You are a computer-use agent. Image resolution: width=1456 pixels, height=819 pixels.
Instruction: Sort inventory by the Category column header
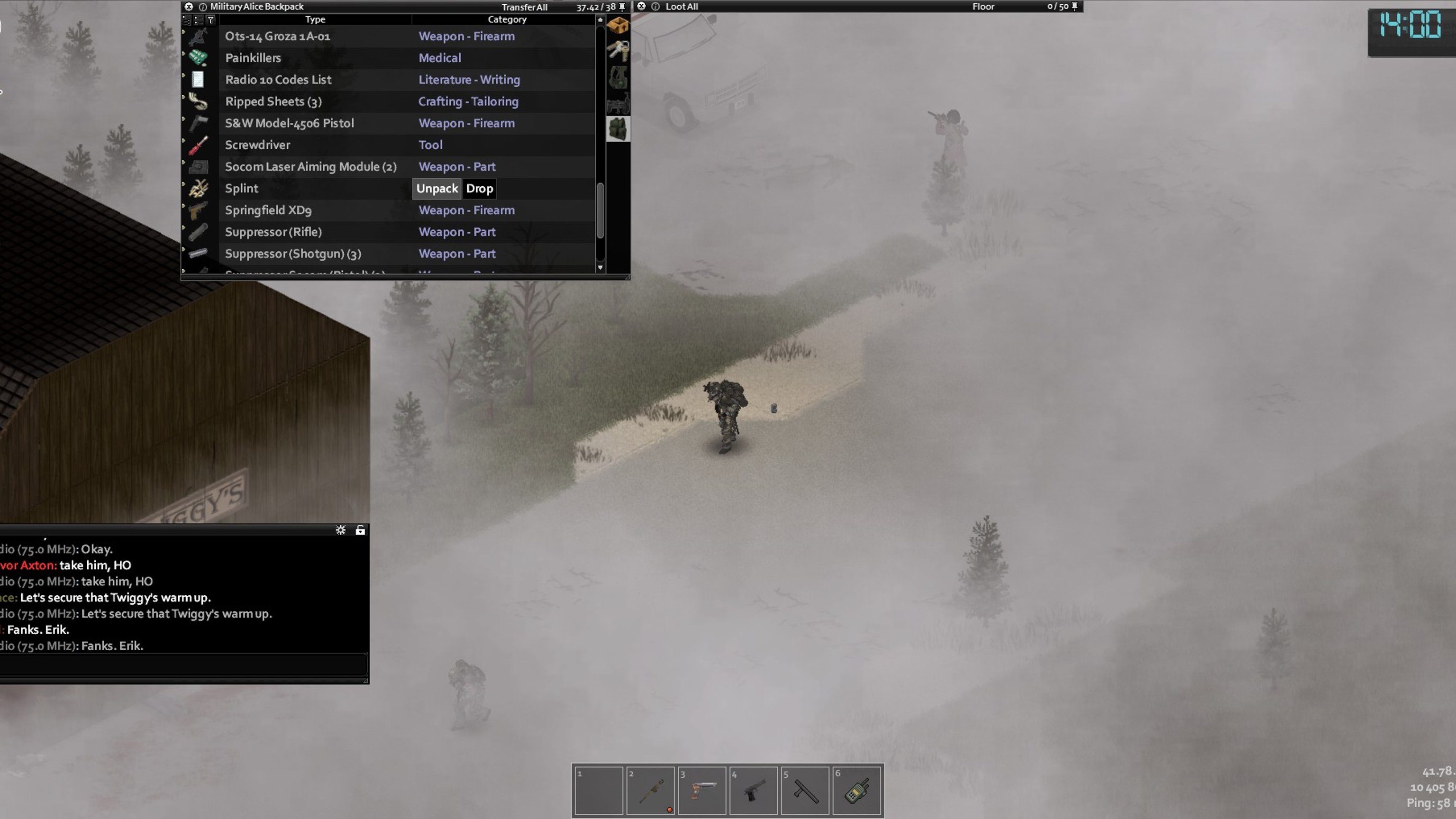click(x=507, y=19)
